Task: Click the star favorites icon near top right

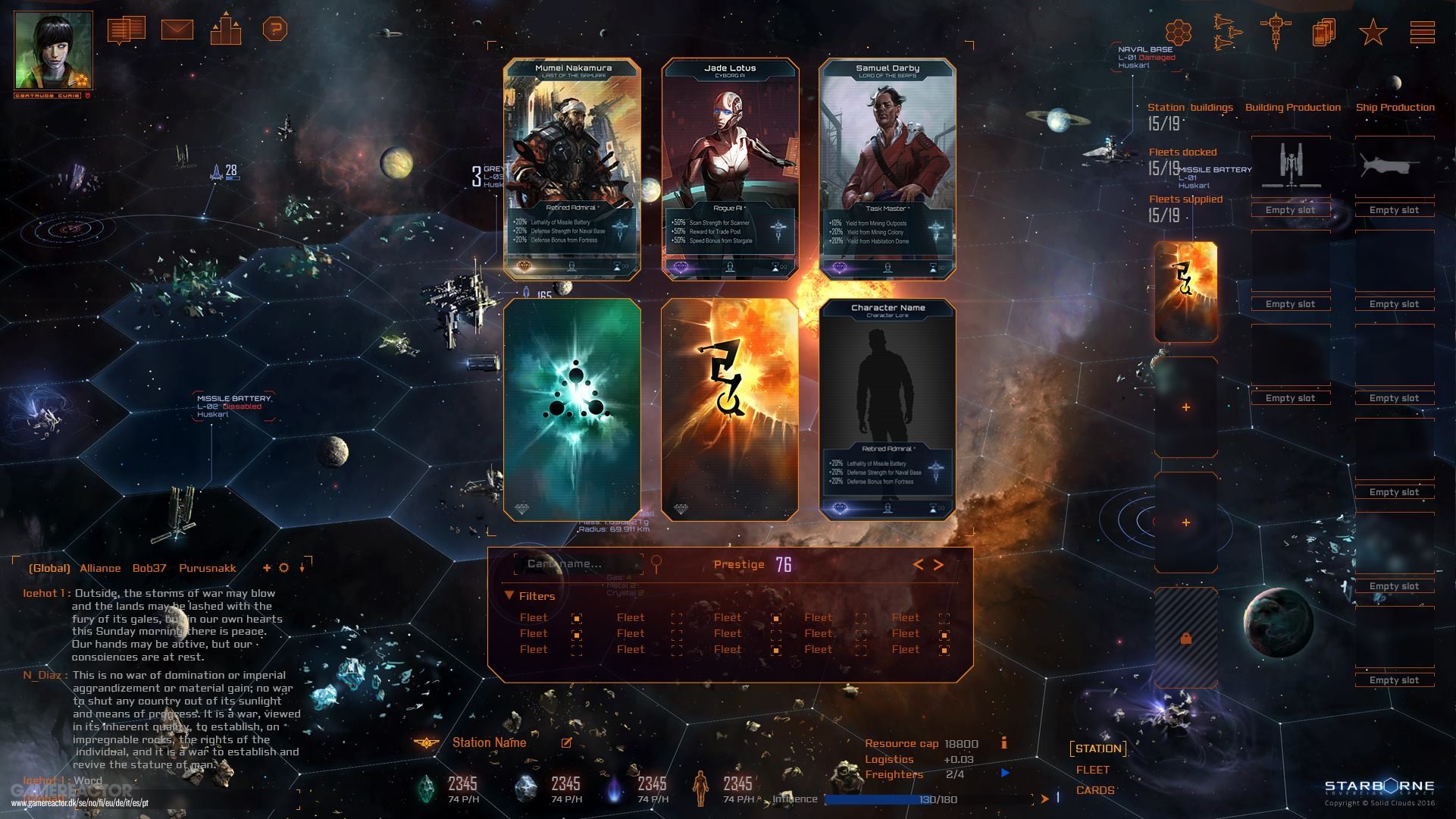Action: tap(1372, 32)
